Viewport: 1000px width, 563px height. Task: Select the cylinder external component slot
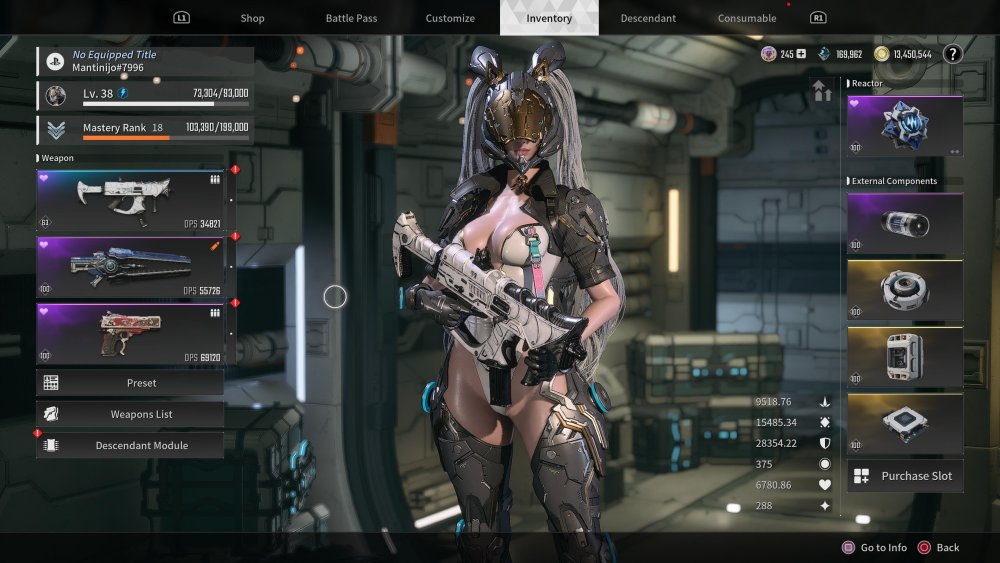tap(904, 224)
